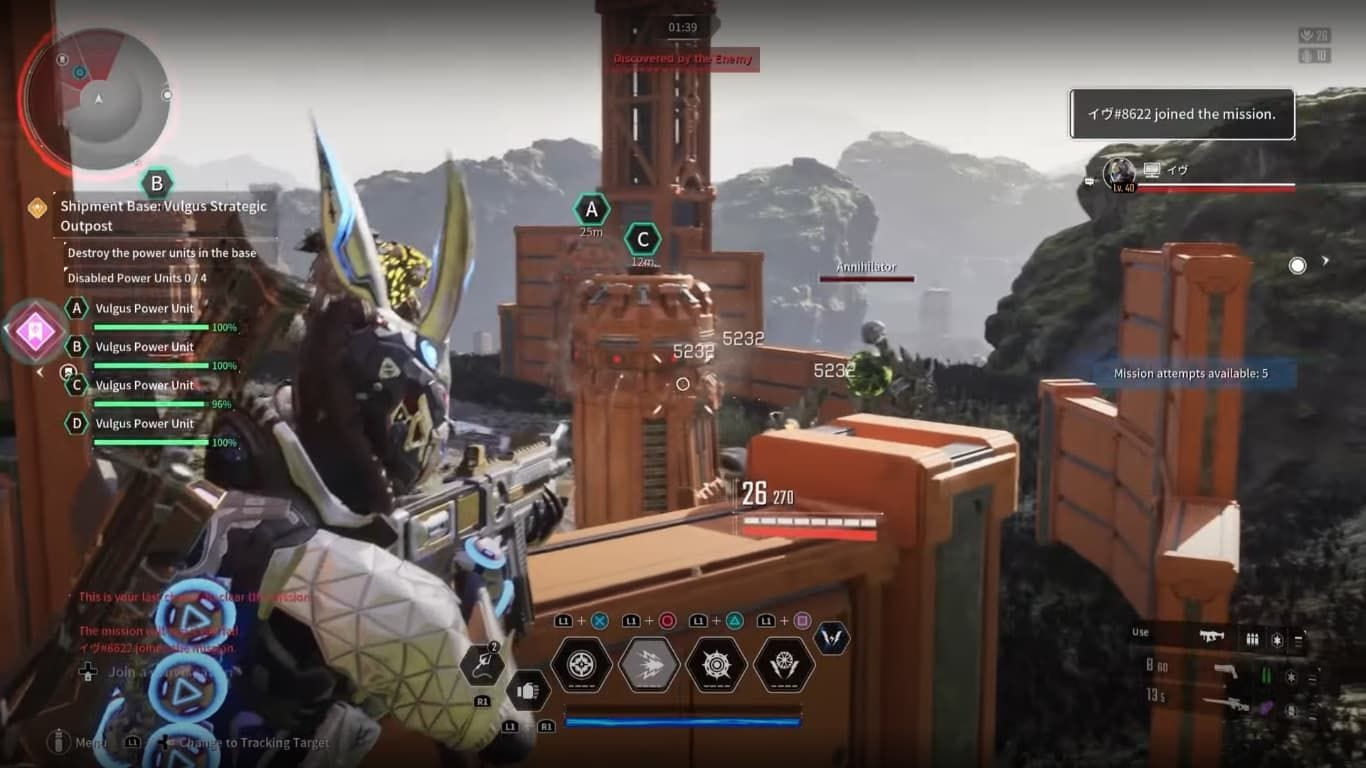The height and width of the screenshot is (768, 1366).
Task: Toggle waypoint marker A on the tower
Action: 591,209
